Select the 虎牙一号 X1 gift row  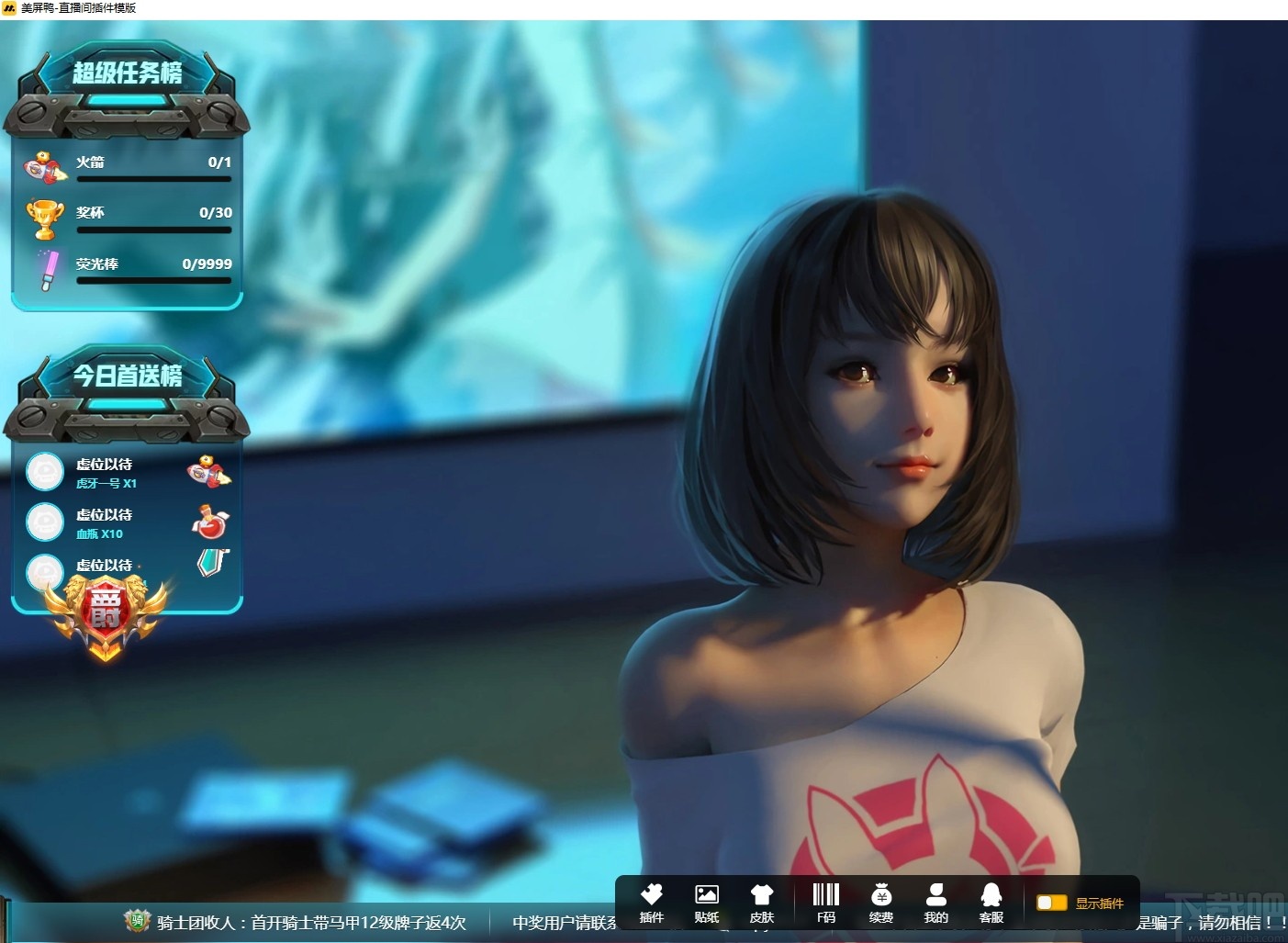[127, 473]
